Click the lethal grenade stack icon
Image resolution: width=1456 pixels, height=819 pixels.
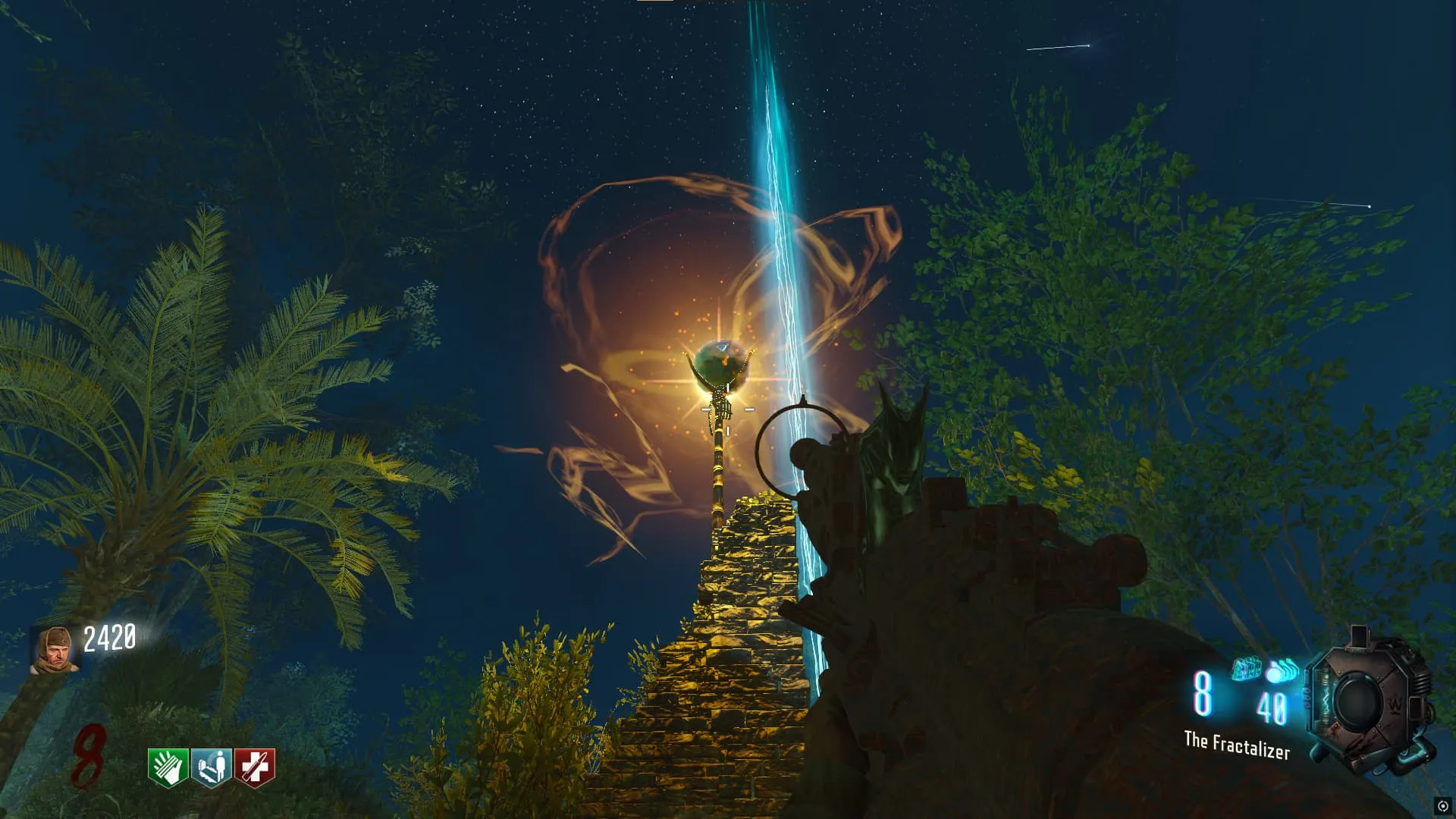pyautogui.click(x=1282, y=671)
